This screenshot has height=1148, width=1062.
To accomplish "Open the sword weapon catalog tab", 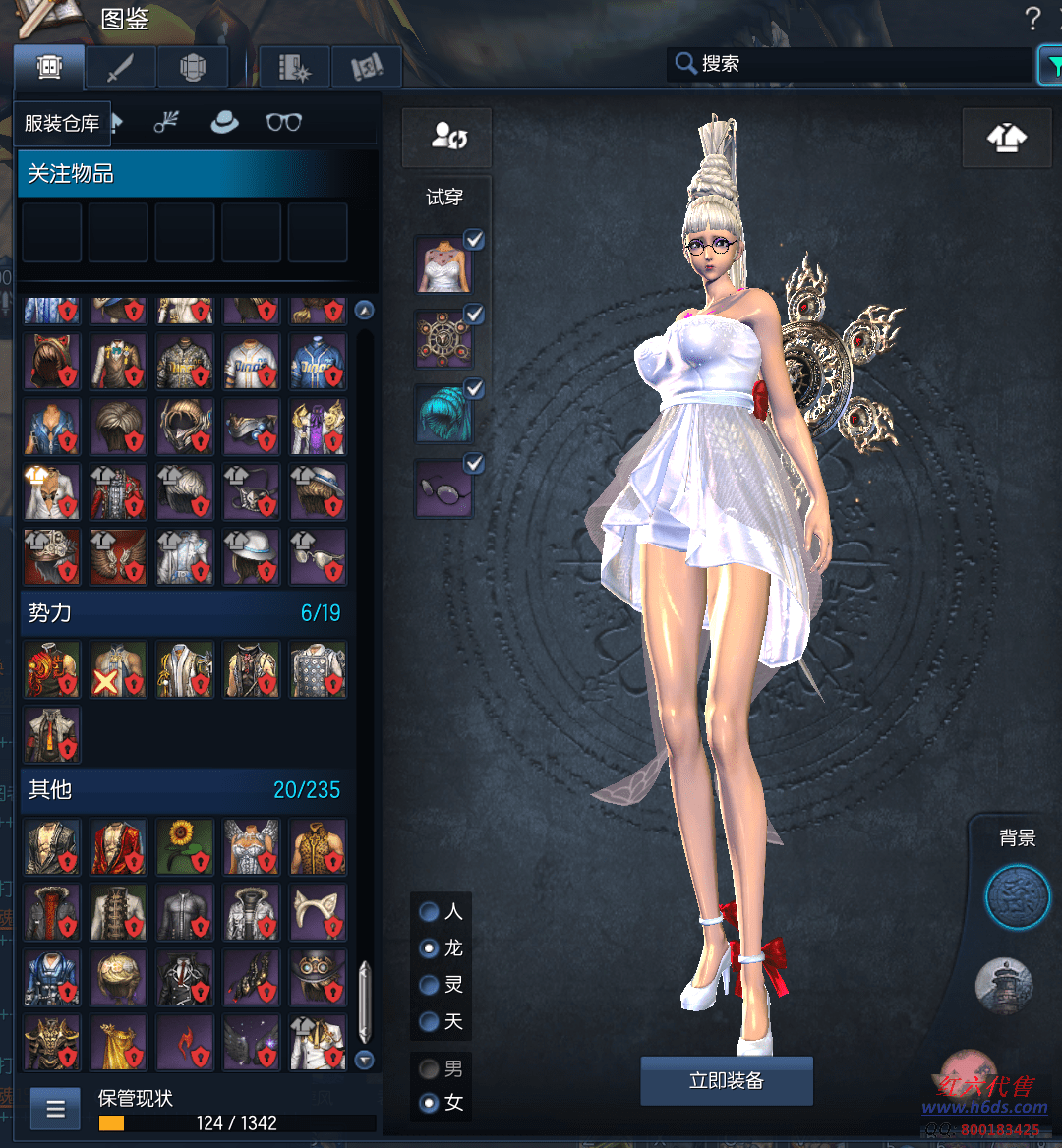I will pos(121,68).
